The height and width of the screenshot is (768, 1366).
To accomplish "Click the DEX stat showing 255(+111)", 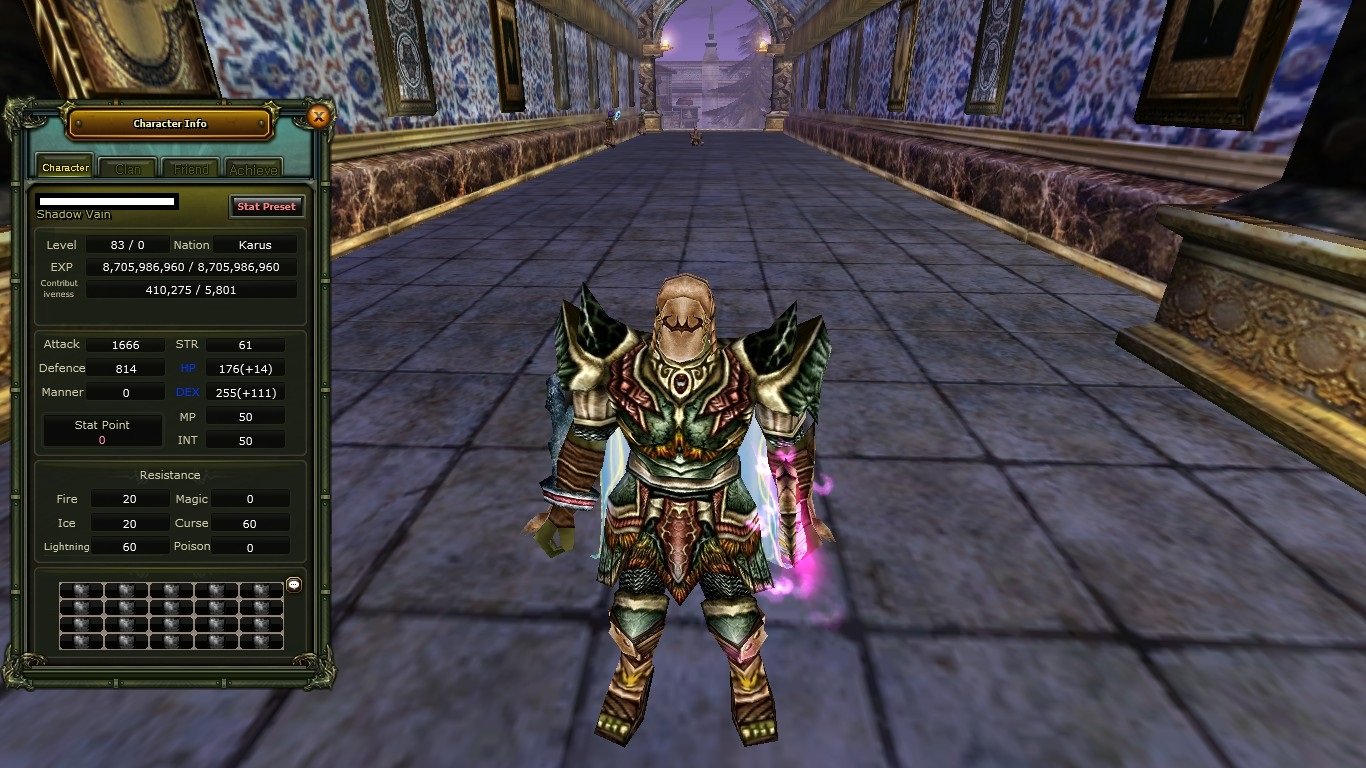I will click(246, 392).
